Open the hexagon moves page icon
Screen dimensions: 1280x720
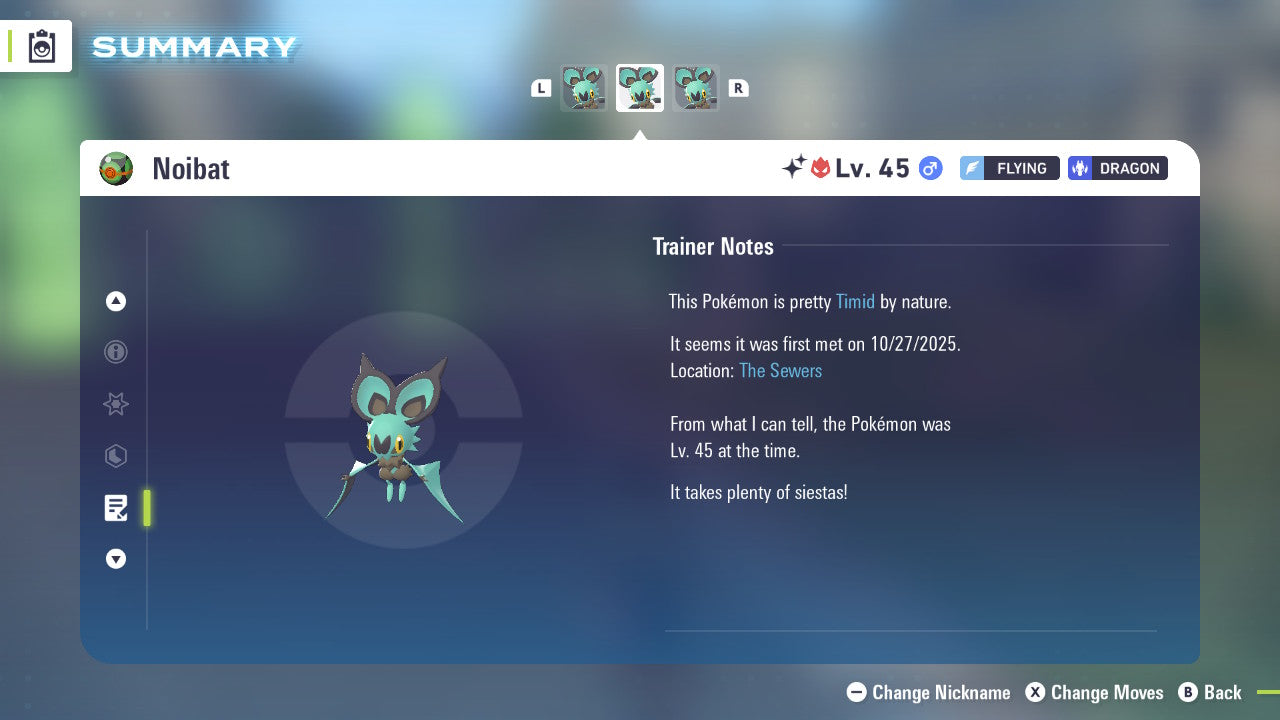(x=115, y=456)
